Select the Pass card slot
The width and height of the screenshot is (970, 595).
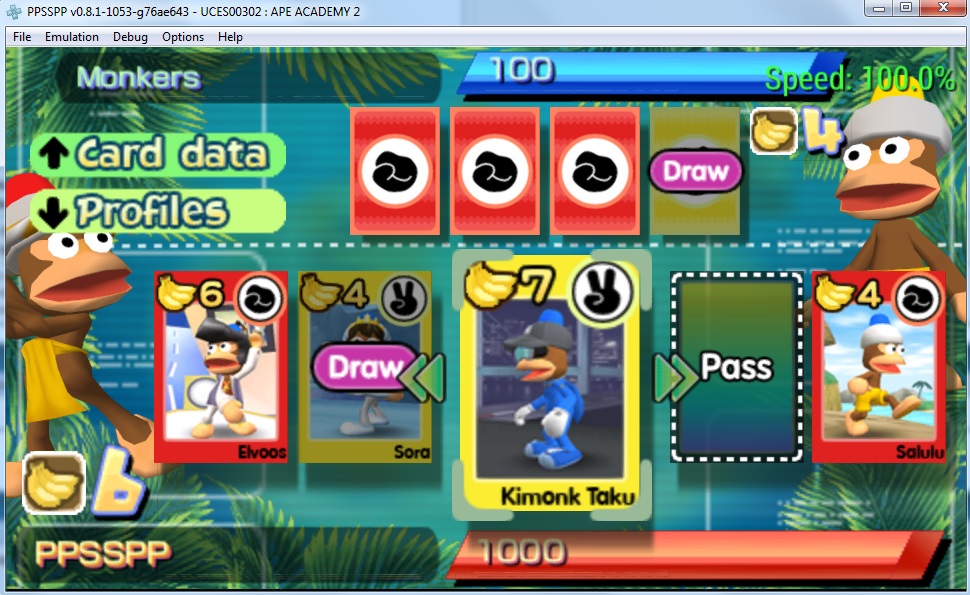737,366
